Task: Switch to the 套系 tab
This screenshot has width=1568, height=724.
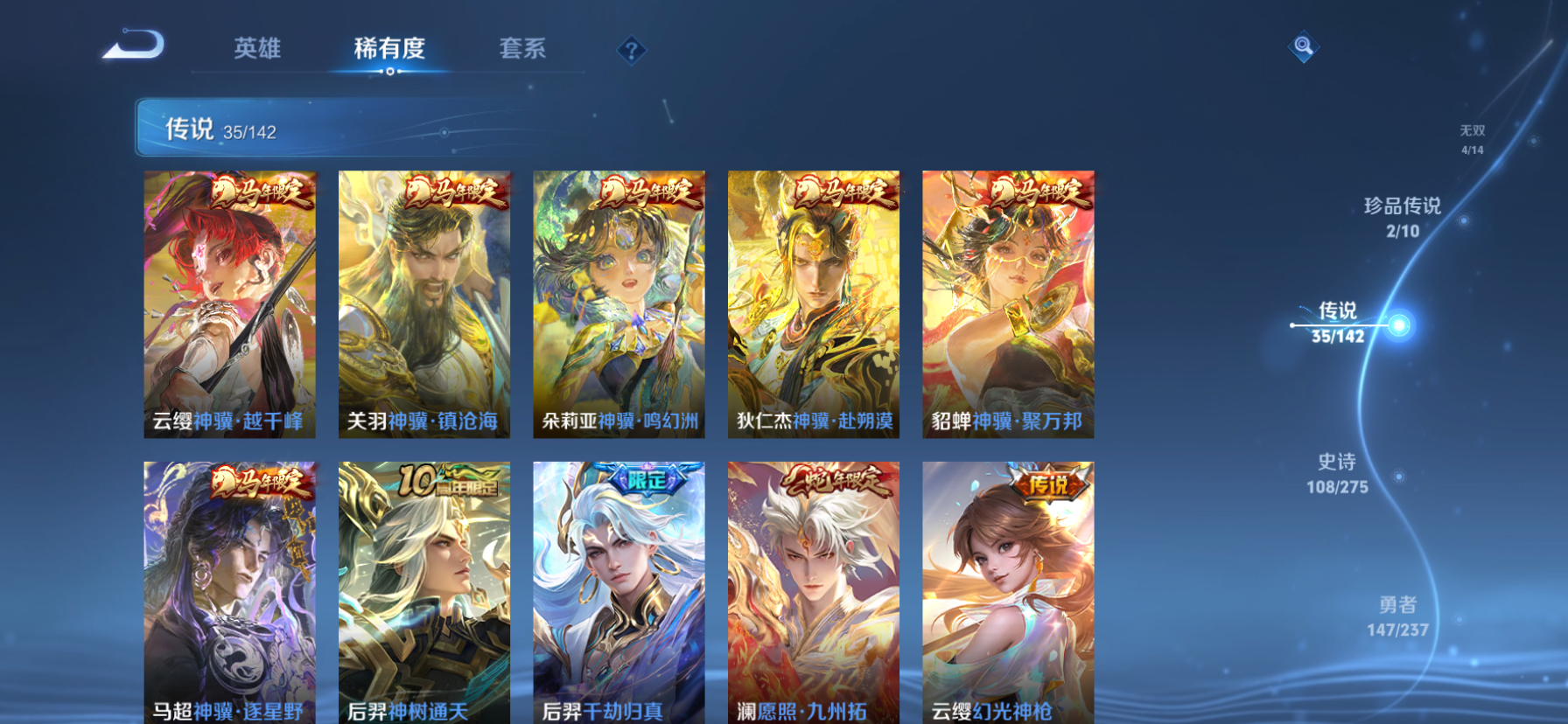Action: [x=522, y=50]
